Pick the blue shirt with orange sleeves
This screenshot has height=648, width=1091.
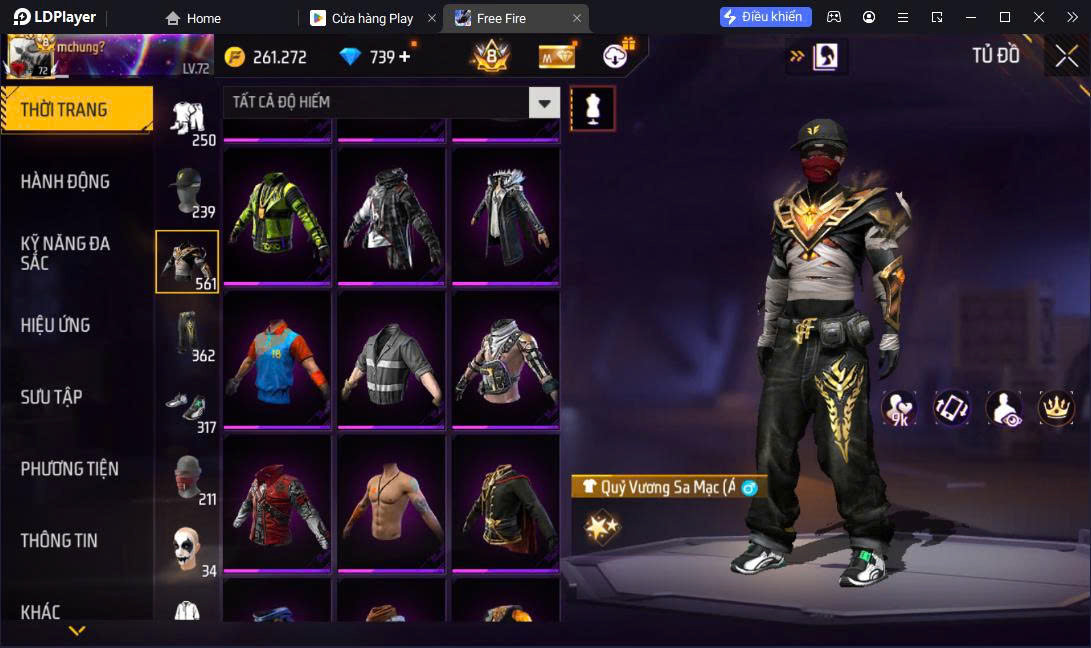click(x=277, y=359)
